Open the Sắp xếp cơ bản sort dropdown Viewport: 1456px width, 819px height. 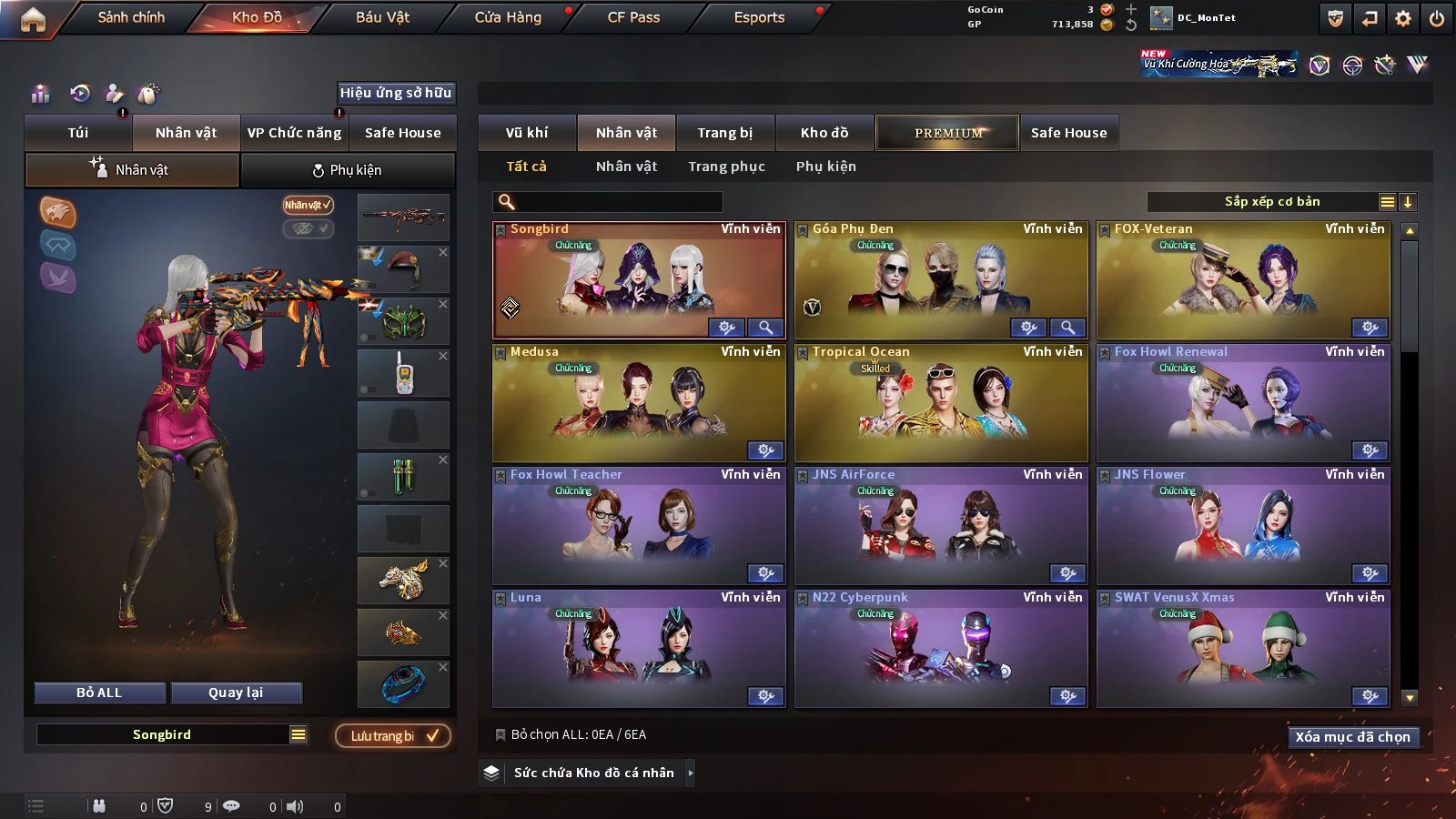point(1272,202)
